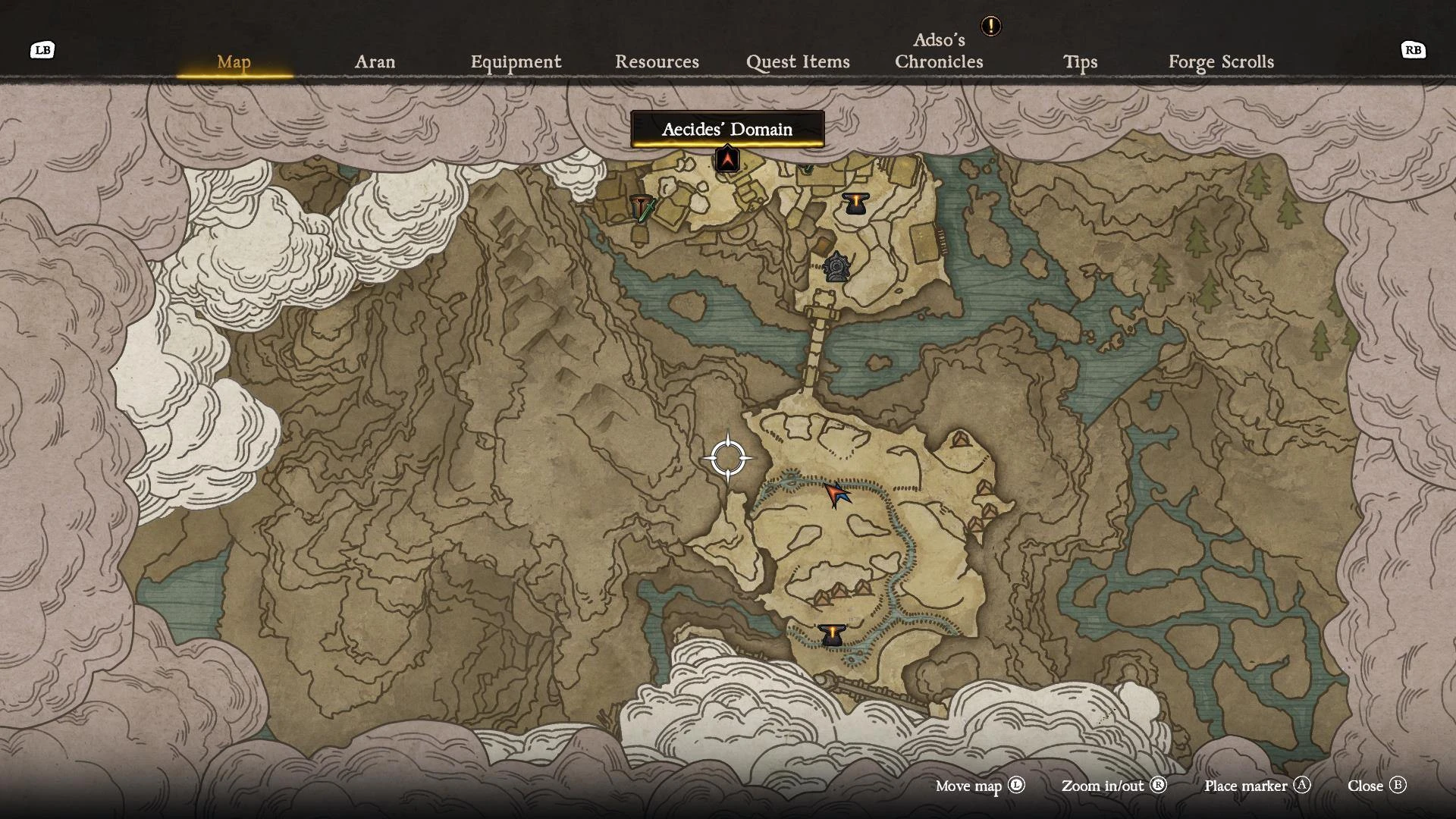The width and height of the screenshot is (1456, 819).
Task: Select the anvil marker at the bottom
Action: coord(832,635)
